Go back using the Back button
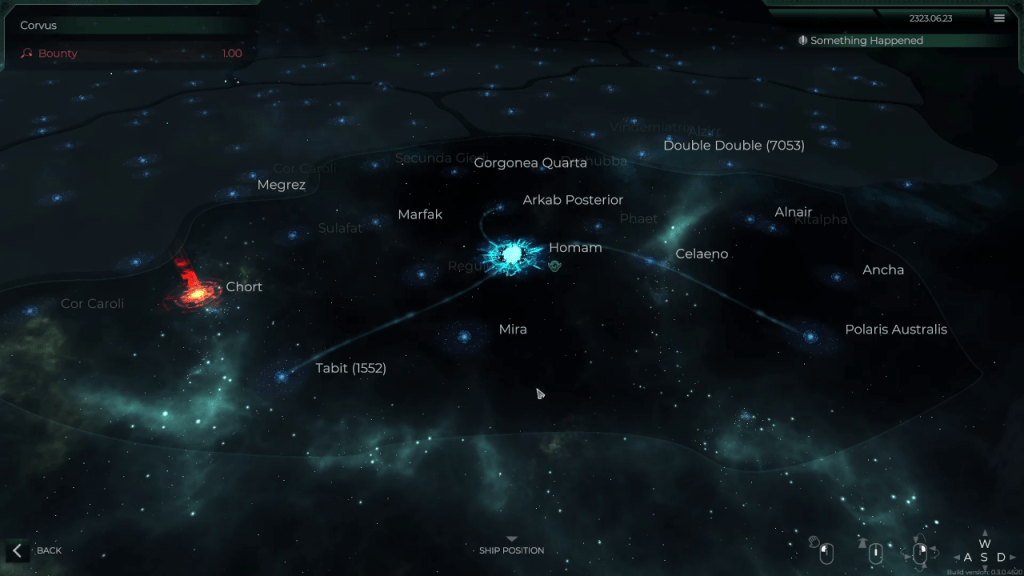 pyautogui.click(x=37, y=550)
